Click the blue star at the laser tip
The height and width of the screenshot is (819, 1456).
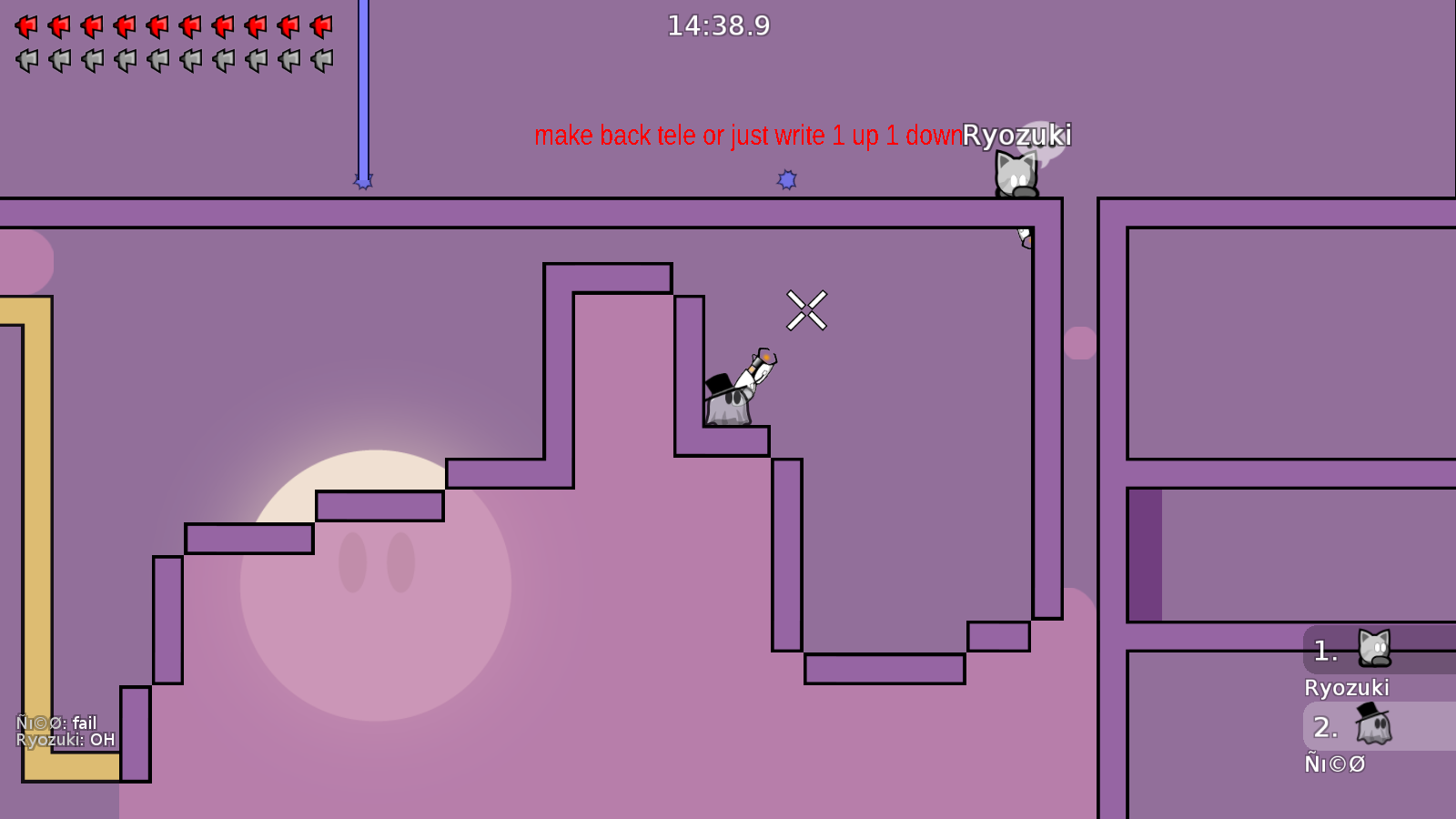click(x=364, y=182)
